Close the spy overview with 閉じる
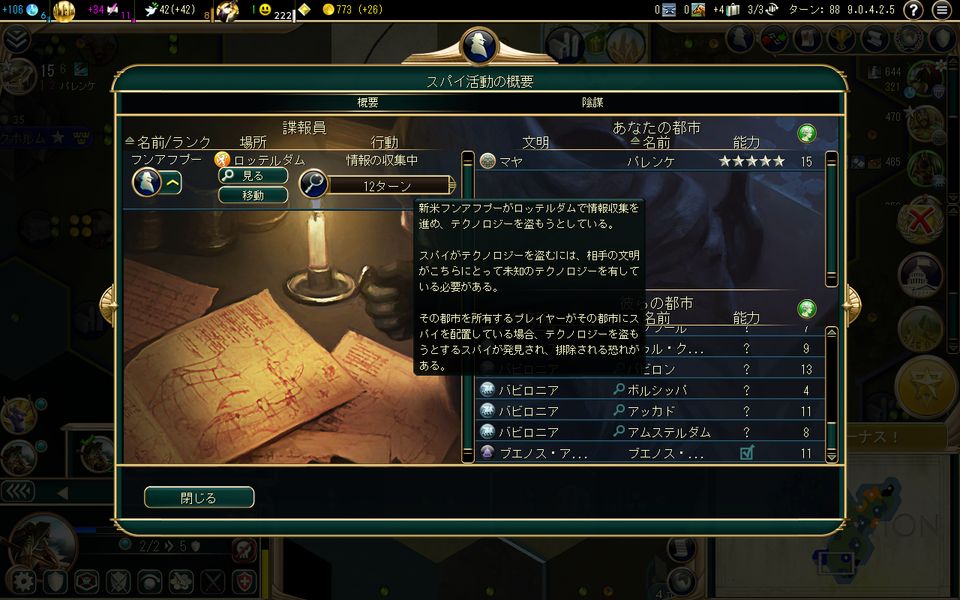Screen dimensions: 960x600 click(x=199, y=497)
